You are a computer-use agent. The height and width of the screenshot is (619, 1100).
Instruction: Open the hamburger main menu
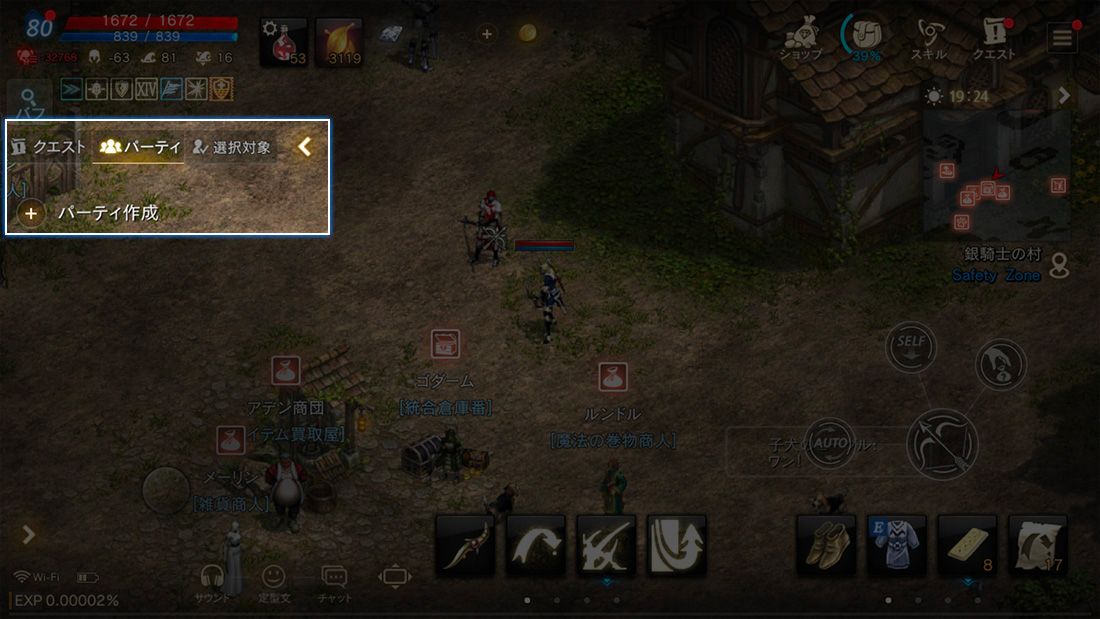[x=1061, y=38]
